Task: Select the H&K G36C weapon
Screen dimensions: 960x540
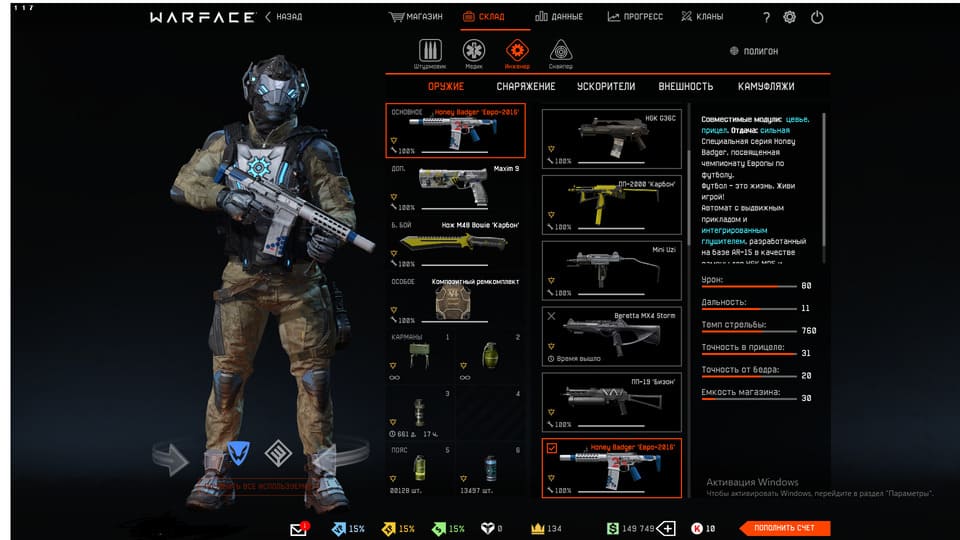Action: [x=611, y=136]
